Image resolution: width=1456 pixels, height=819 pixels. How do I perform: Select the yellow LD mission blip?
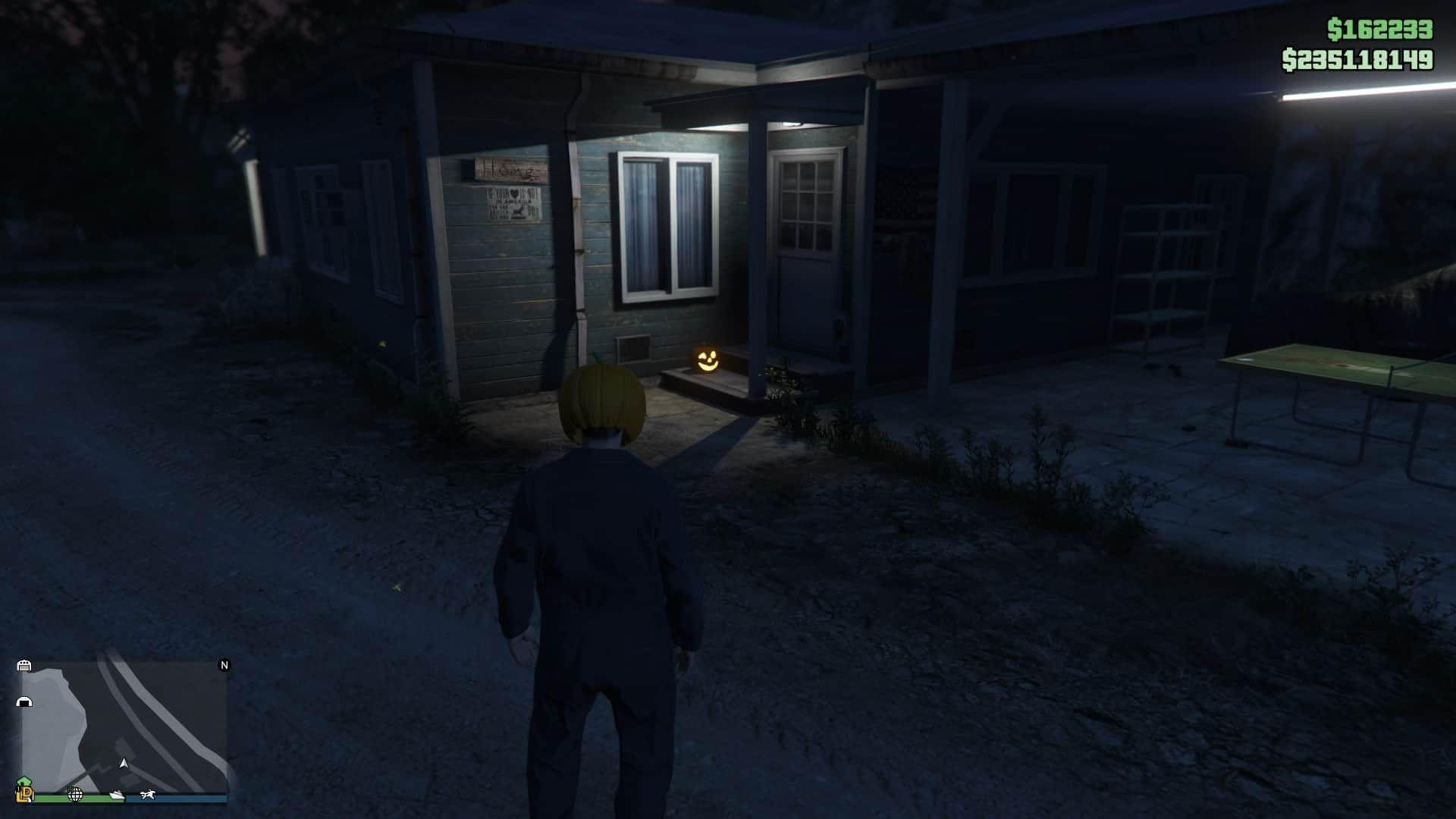coord(25,794)
